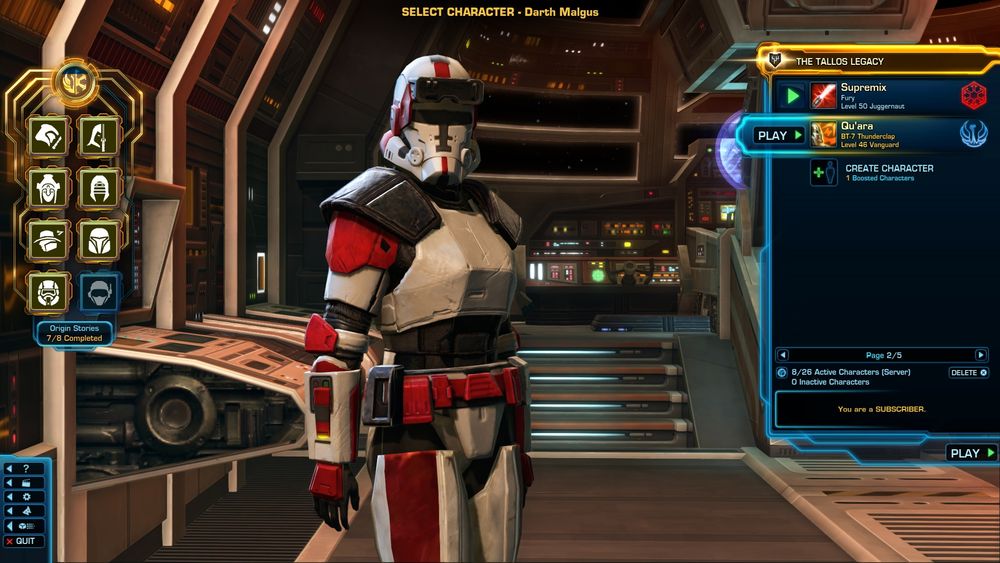Select the Trooper helmet origin story icon
The width and height of the screenshot is (1000, 563).
48,291
